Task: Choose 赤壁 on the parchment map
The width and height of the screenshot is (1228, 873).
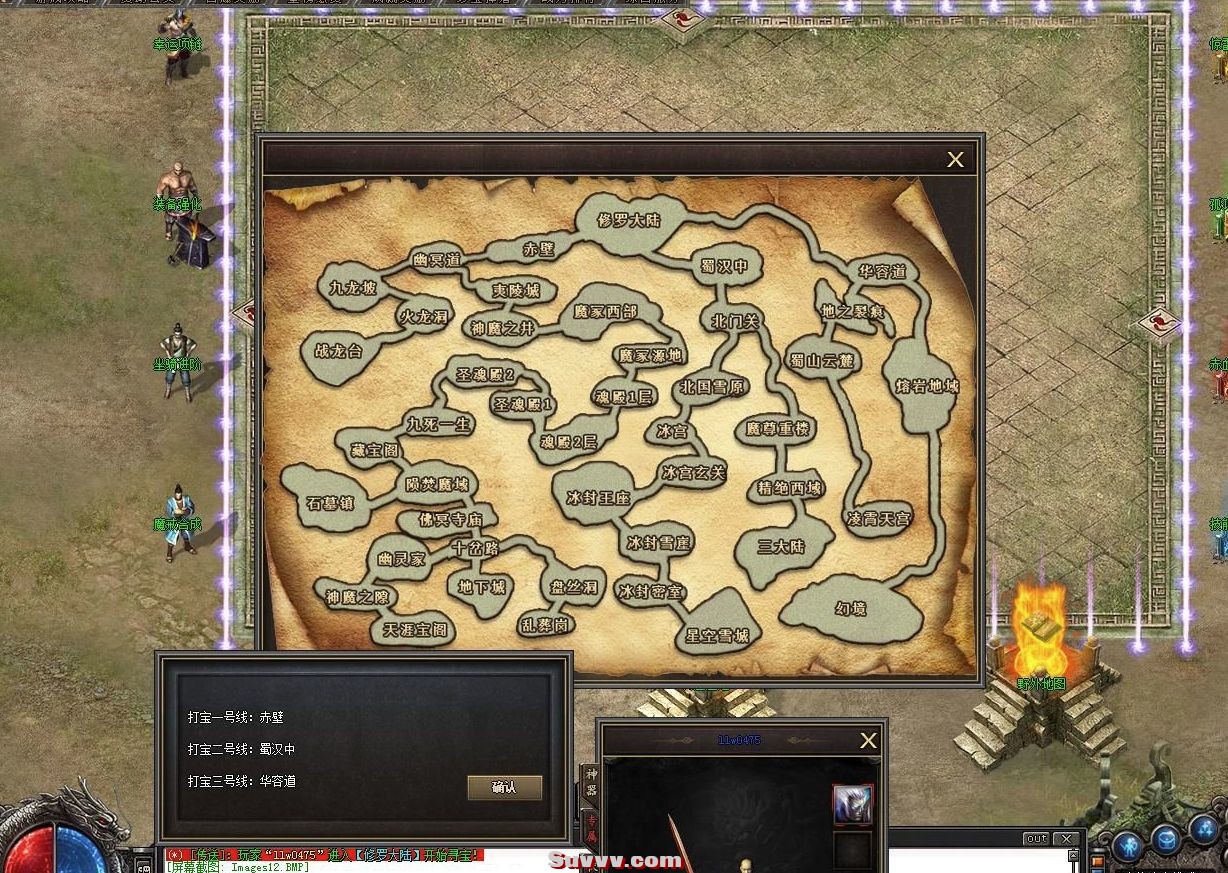Action: click(538, 249)
